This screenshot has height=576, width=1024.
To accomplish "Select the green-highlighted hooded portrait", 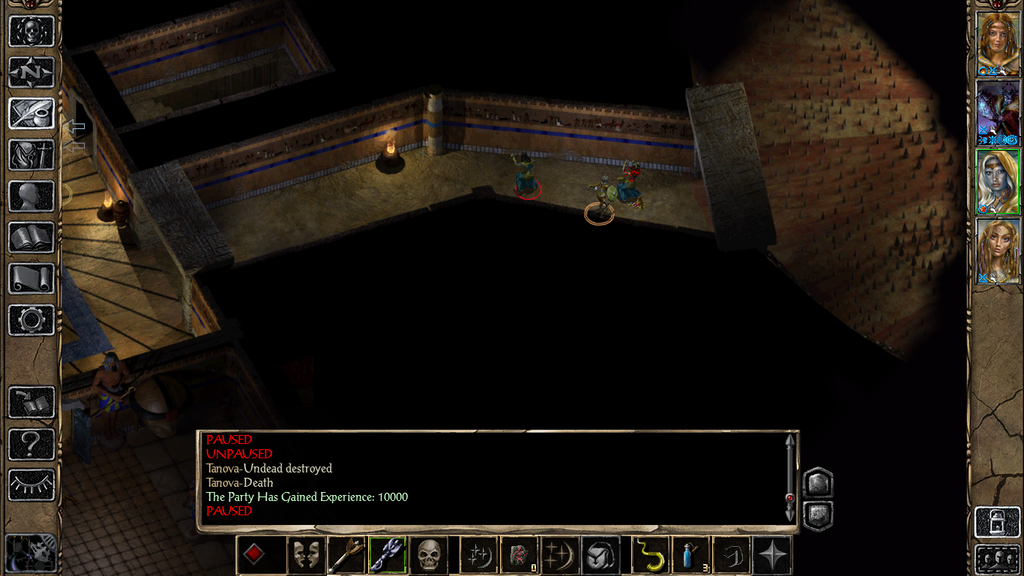I will point(997,181).
